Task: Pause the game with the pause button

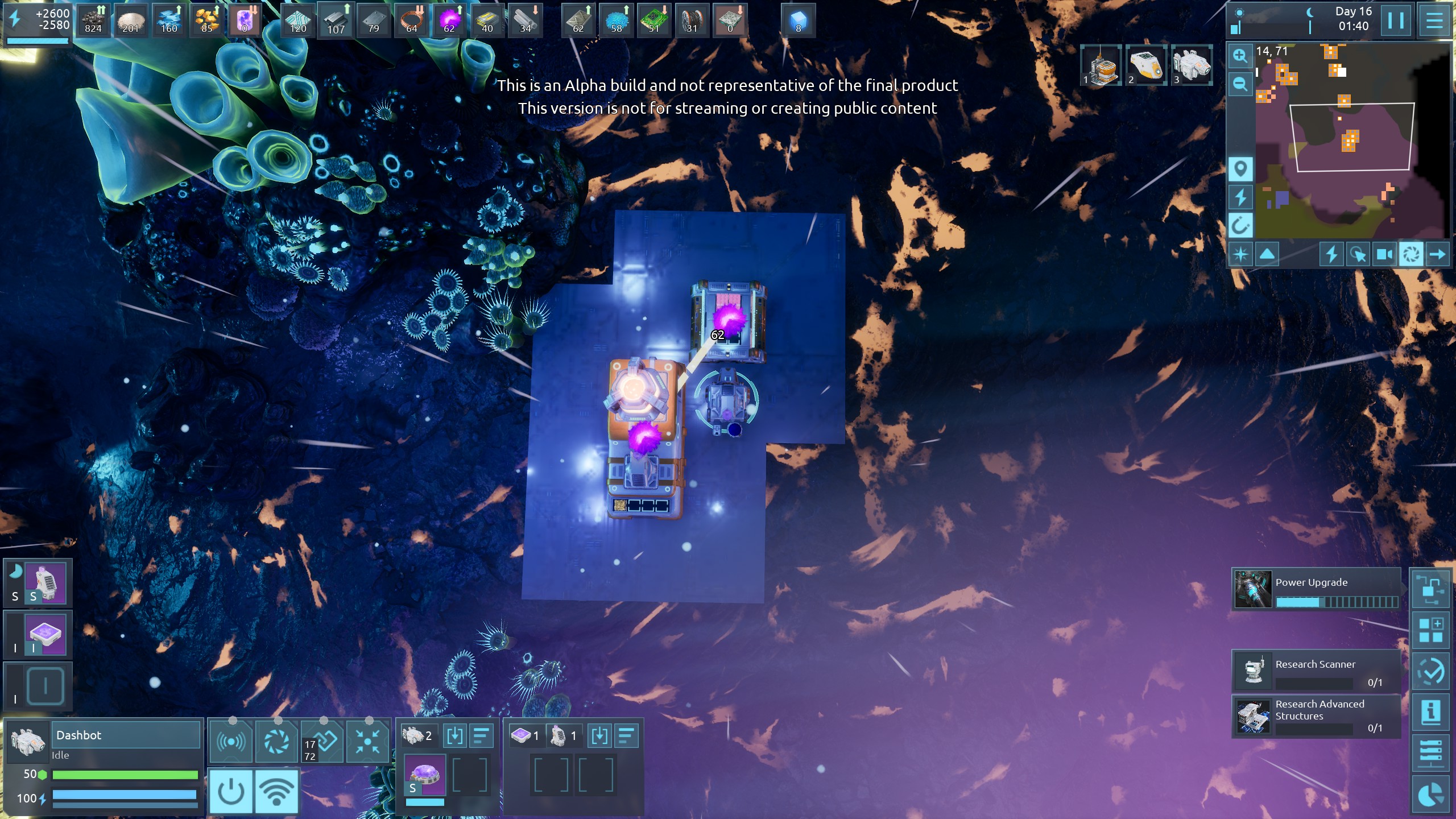Action: coord(1396,21)
